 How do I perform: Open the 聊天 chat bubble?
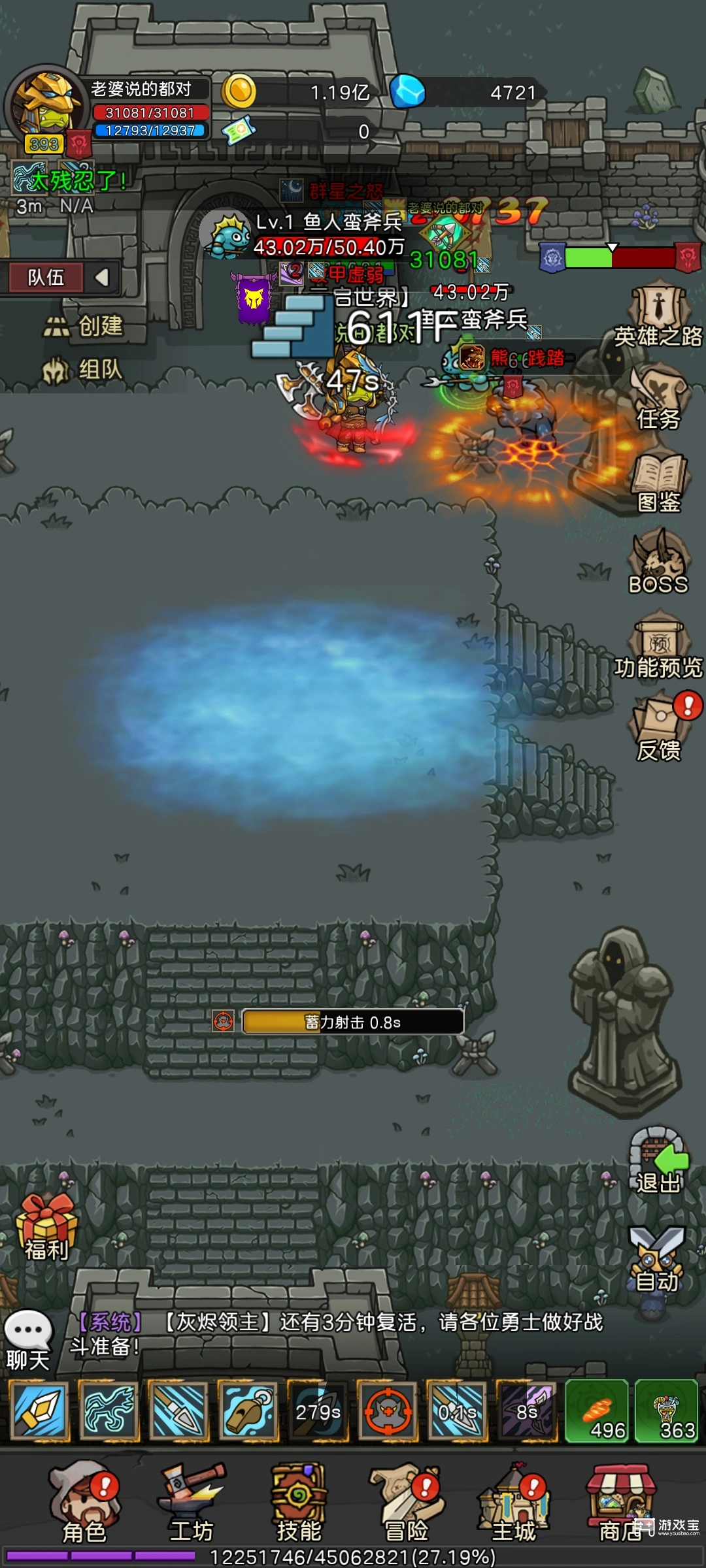28,1339
